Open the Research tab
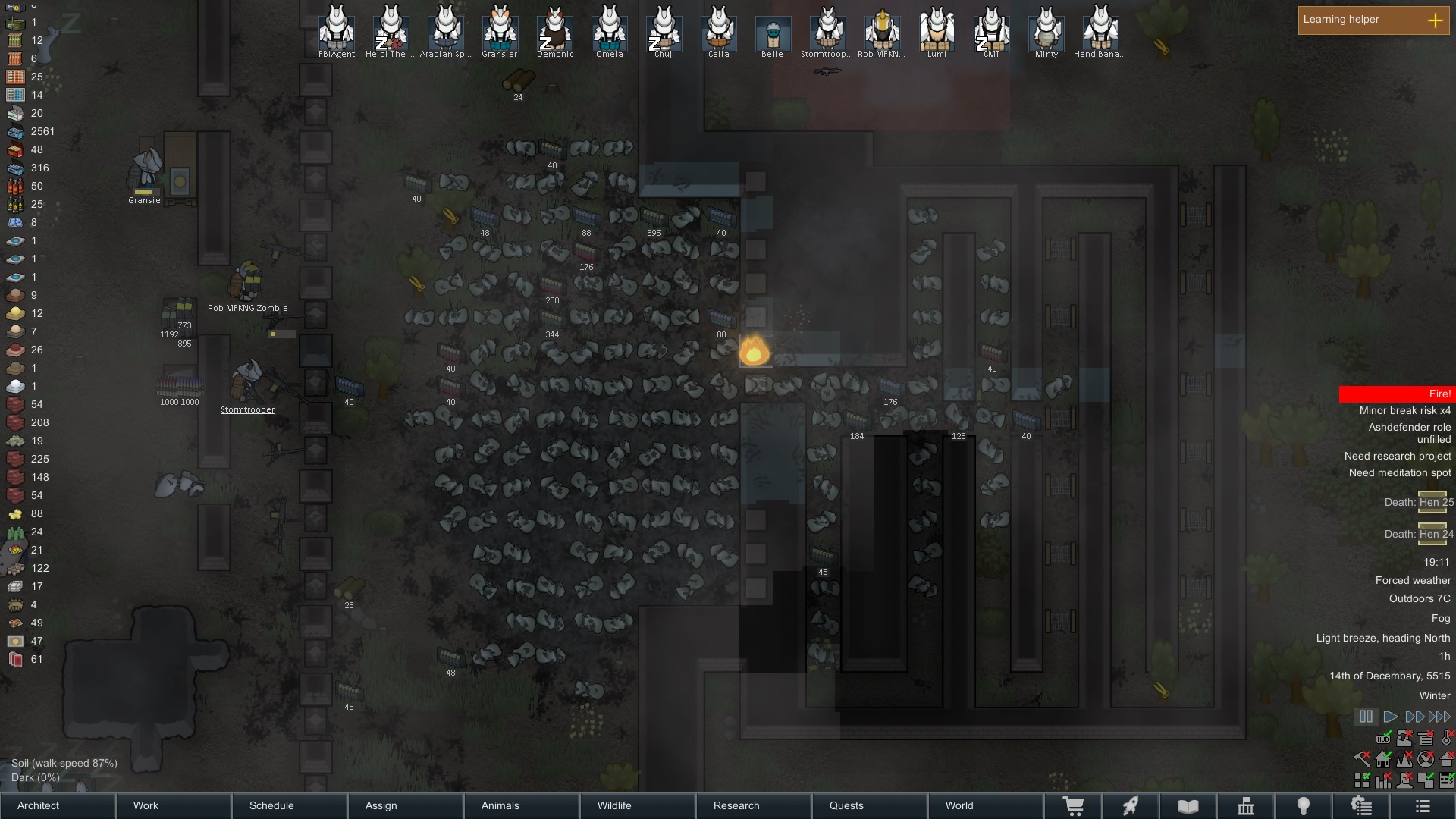This screenshot has width=1456, height=819. click(755, 805)
